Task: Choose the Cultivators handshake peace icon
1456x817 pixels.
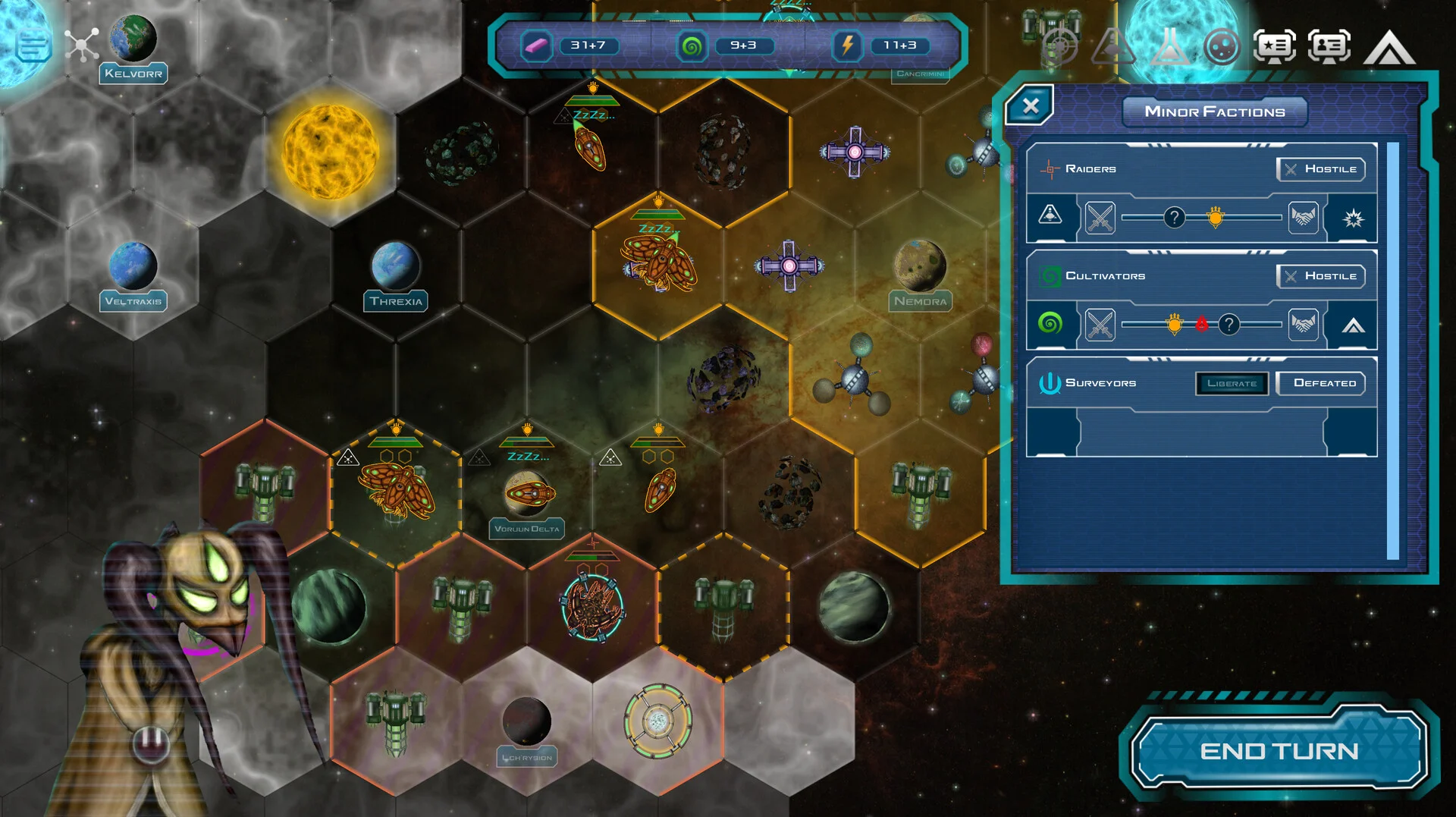Action: pos(1303,325)
